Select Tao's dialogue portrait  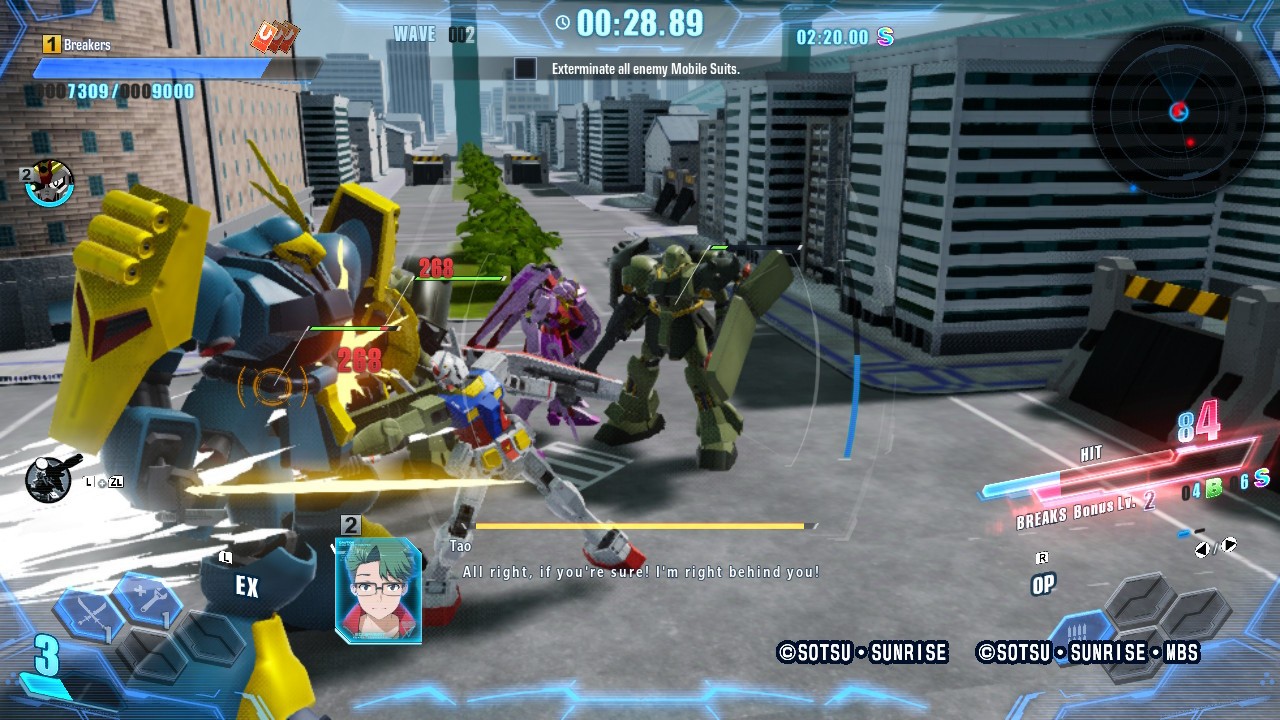click(x=378, y=590)
